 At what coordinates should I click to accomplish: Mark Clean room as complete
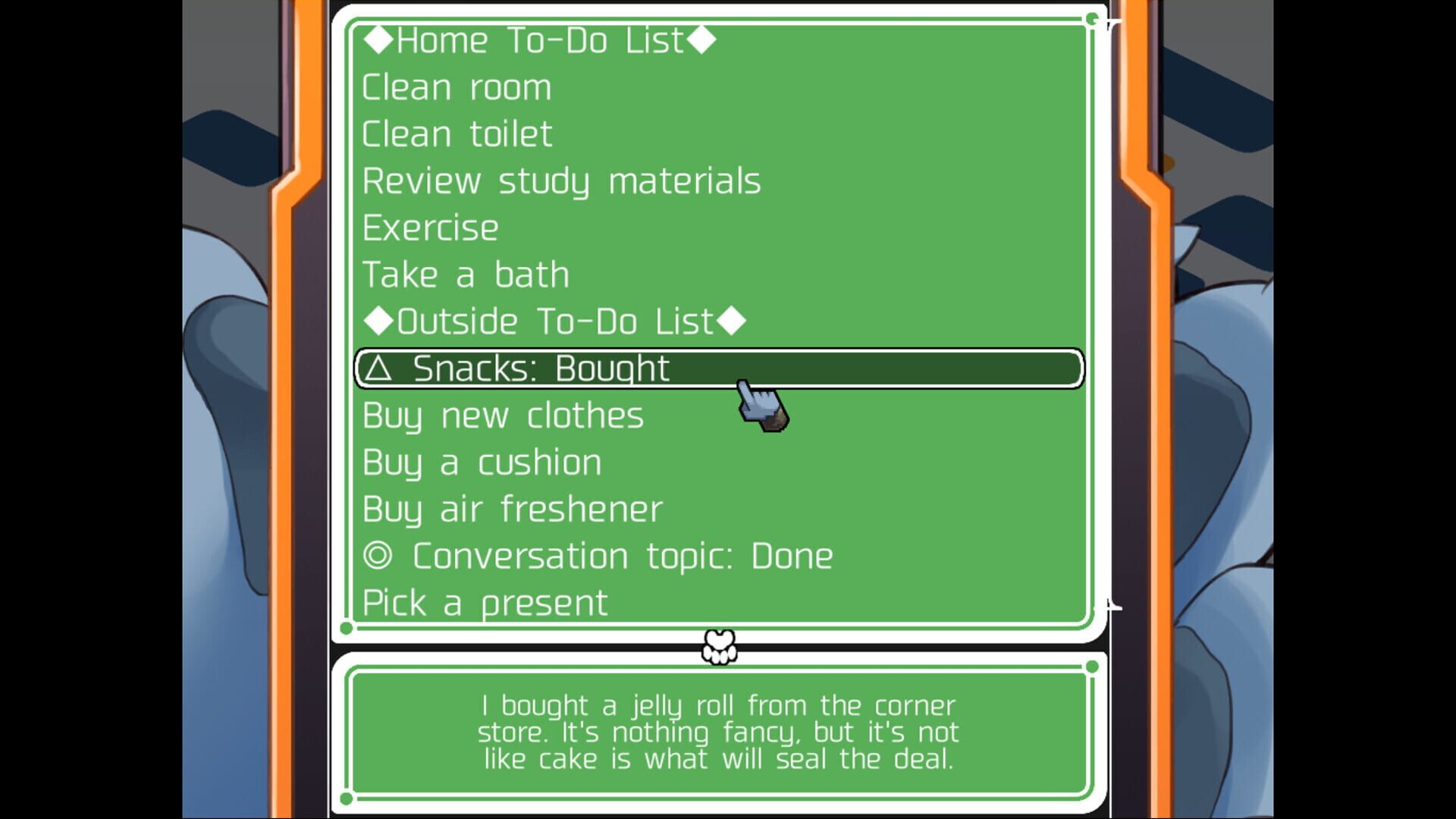point(457,87)
